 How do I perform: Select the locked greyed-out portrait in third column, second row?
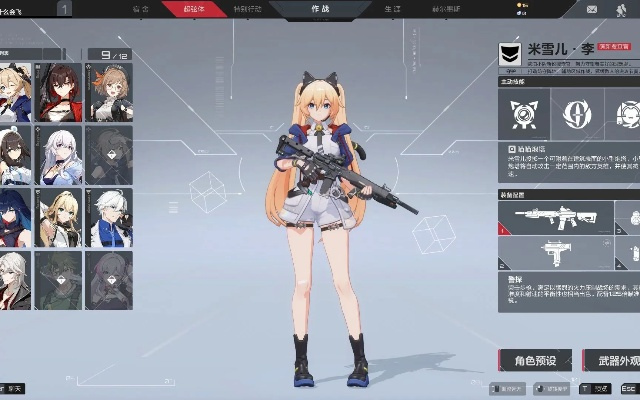(x=110, y=154)
